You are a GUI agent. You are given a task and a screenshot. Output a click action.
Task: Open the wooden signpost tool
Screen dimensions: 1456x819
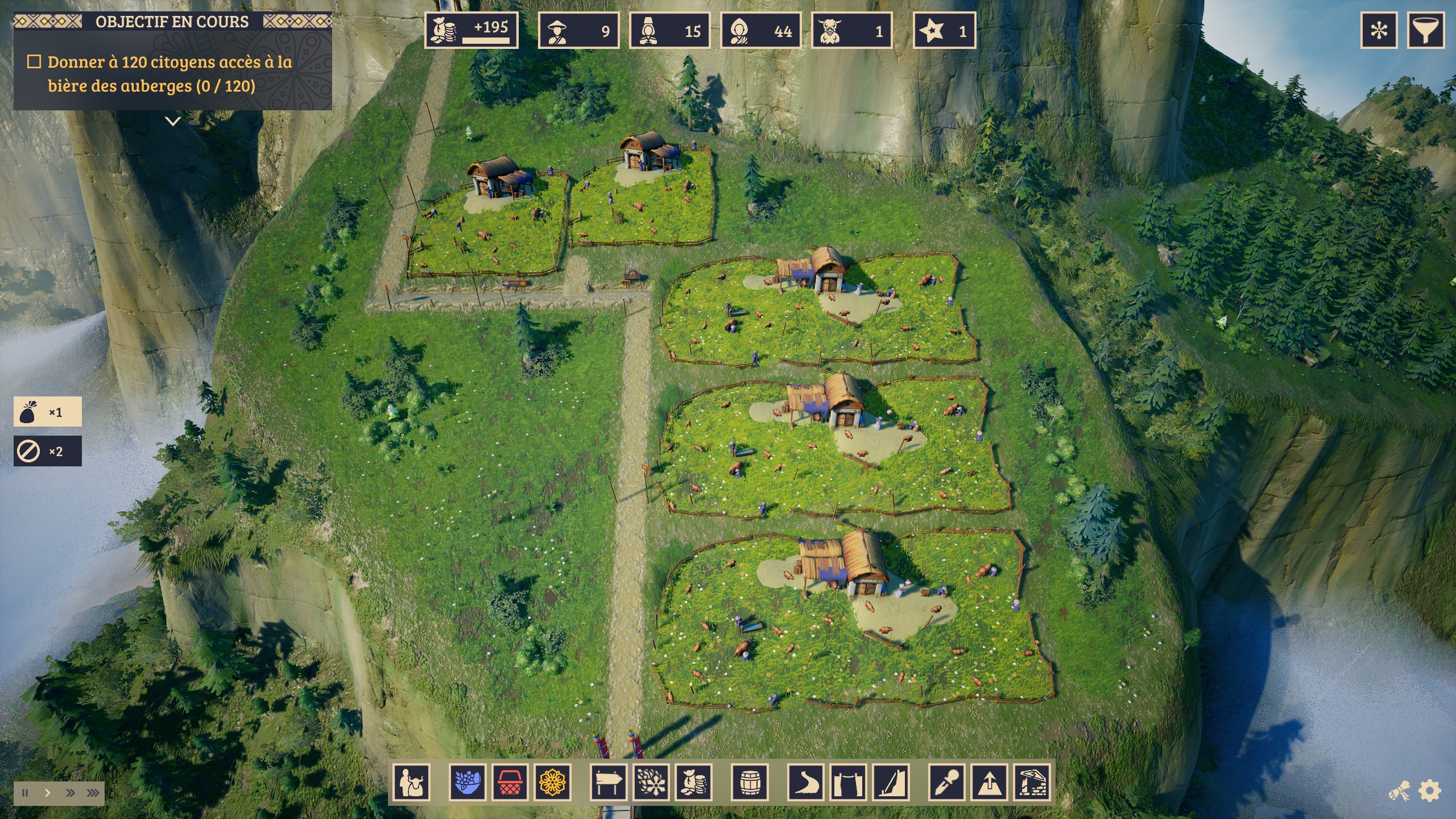(x=609, y=782)
